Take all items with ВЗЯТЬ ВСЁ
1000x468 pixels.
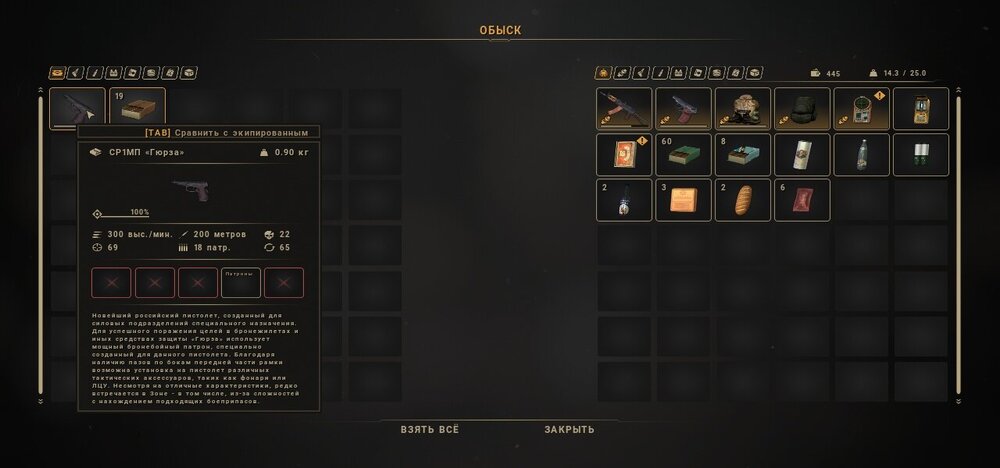[430, 429]
